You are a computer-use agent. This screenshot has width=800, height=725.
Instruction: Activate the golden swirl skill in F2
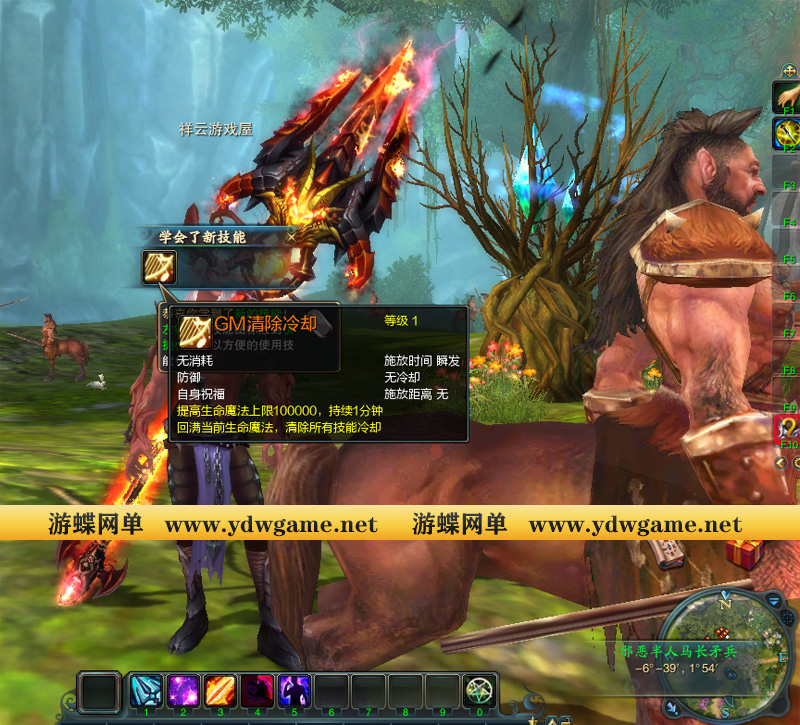pyautogui.click(x=786, y=131)
